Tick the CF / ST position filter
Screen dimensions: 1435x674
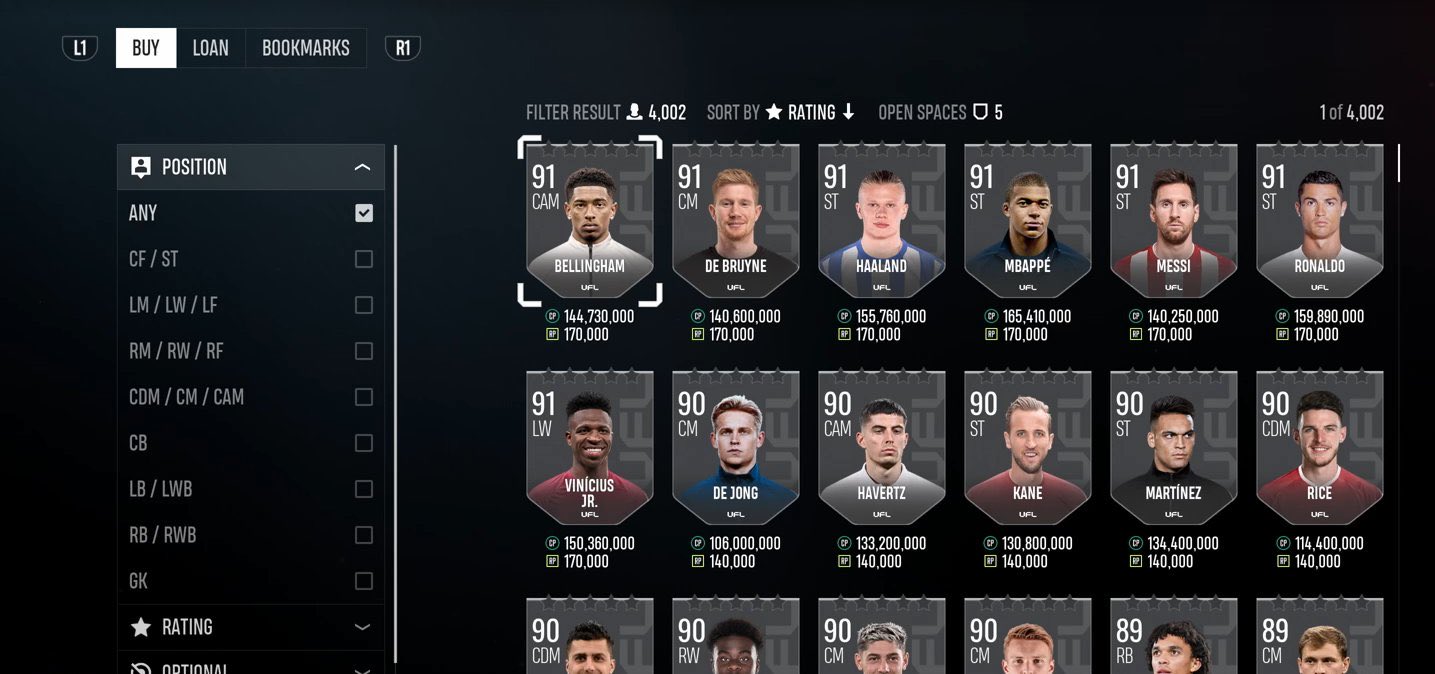click(x=364, y=259)
